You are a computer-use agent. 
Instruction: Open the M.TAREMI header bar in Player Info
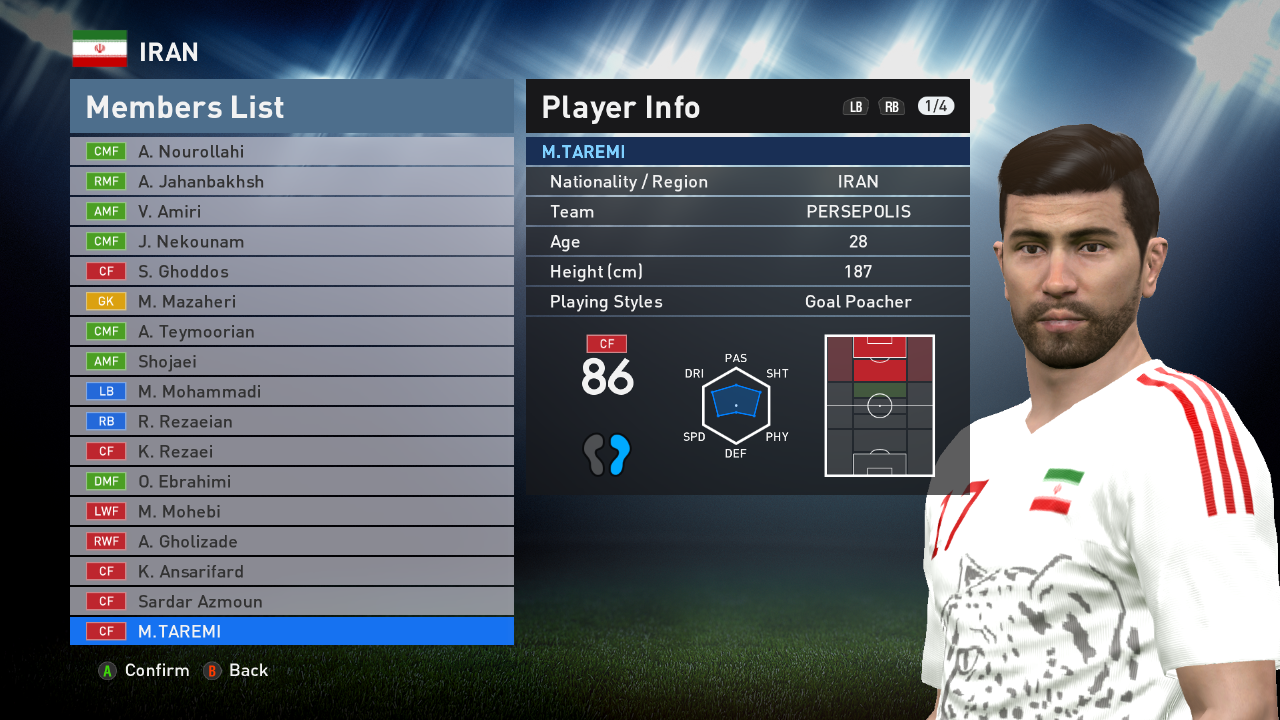click(x=747, y=151)
